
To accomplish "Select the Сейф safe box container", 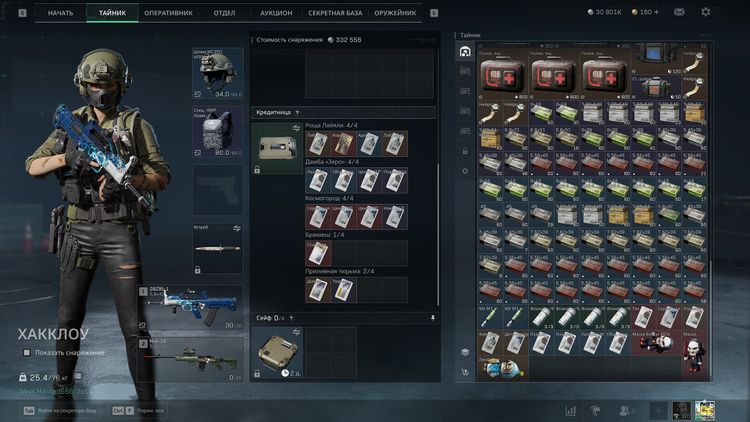I will [275, 352].
